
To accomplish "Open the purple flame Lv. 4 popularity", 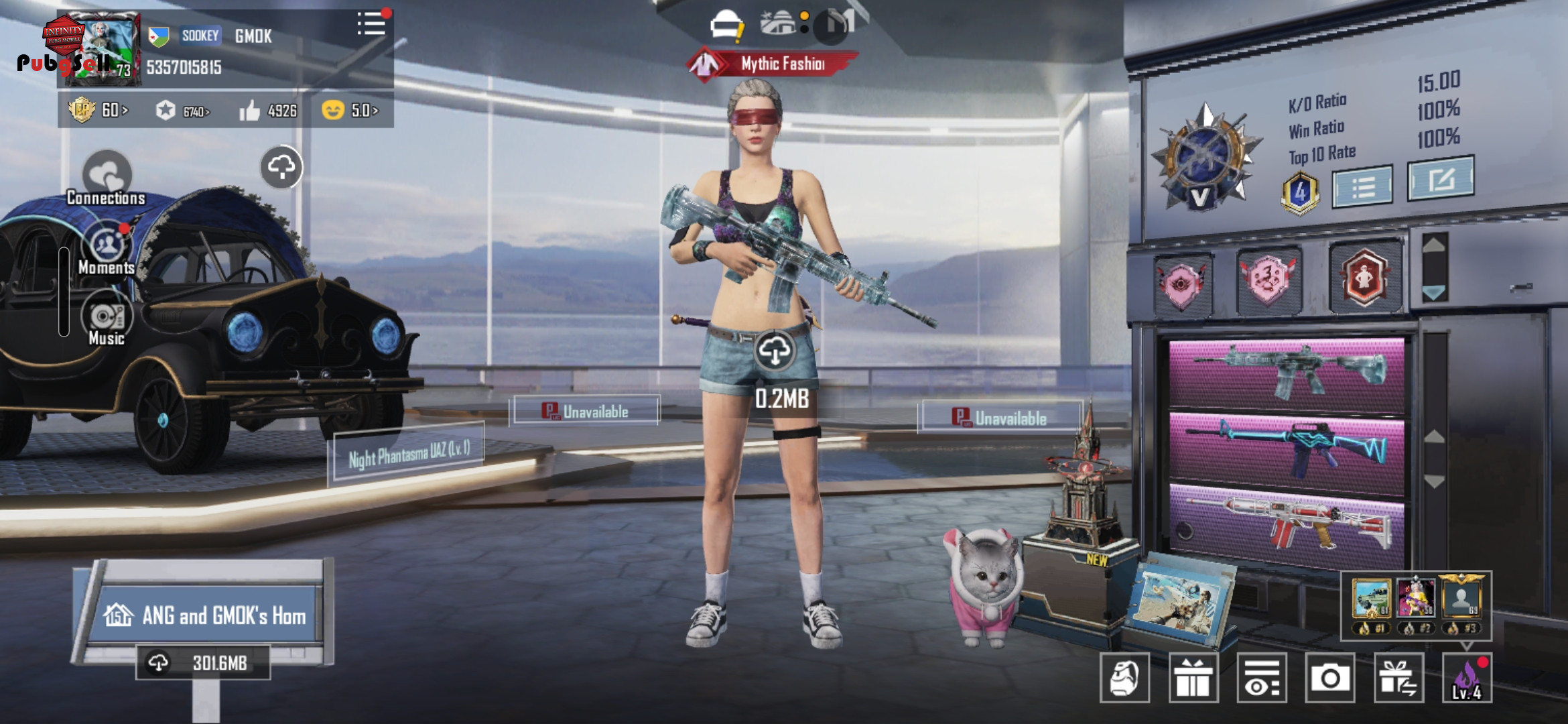I will (x=1467, y=678).
